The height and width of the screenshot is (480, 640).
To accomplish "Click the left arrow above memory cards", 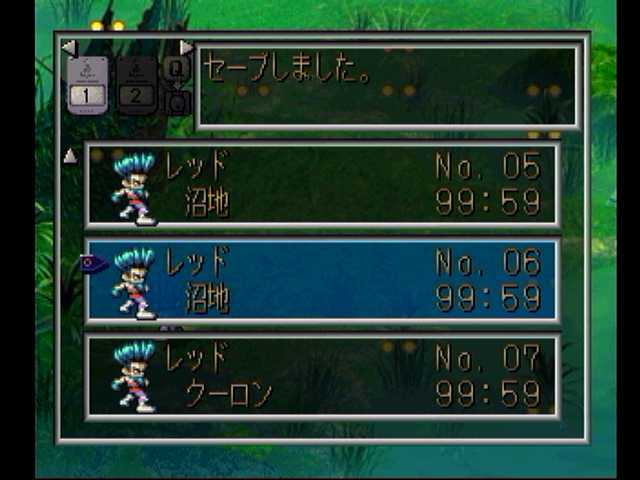I will (68, 48).
